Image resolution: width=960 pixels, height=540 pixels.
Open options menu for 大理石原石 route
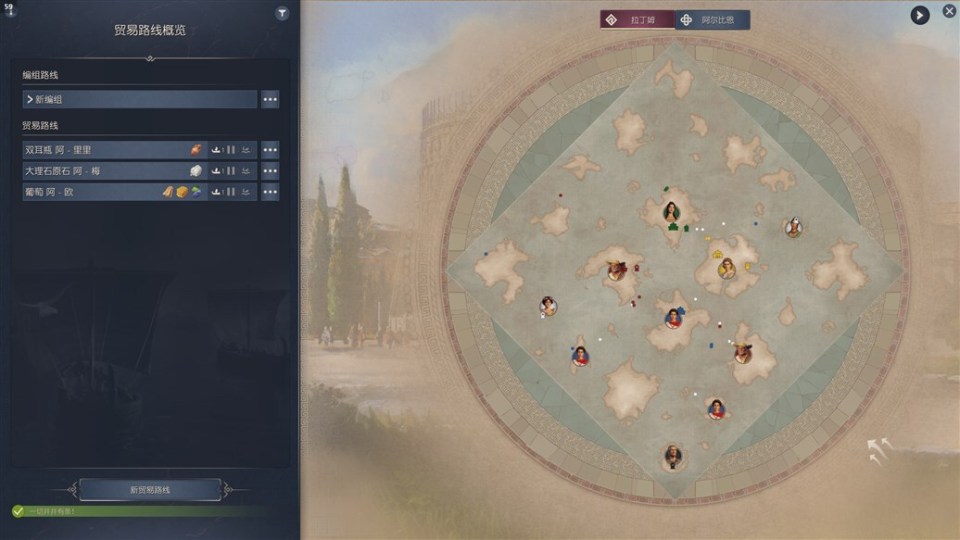(x=270, y=171)
